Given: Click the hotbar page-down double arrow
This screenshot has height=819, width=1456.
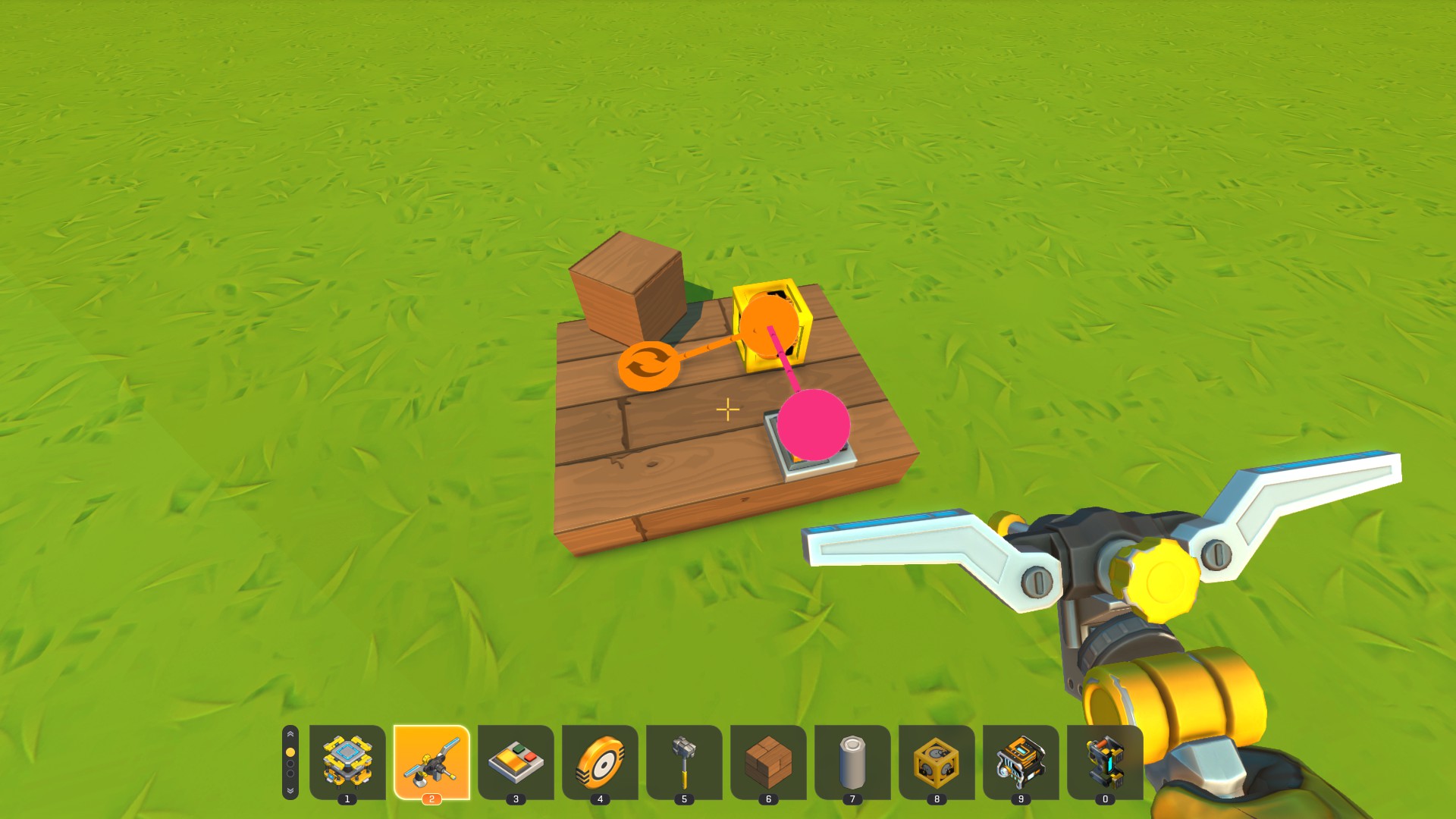Looking at the screenshot, I should [290, 790].
